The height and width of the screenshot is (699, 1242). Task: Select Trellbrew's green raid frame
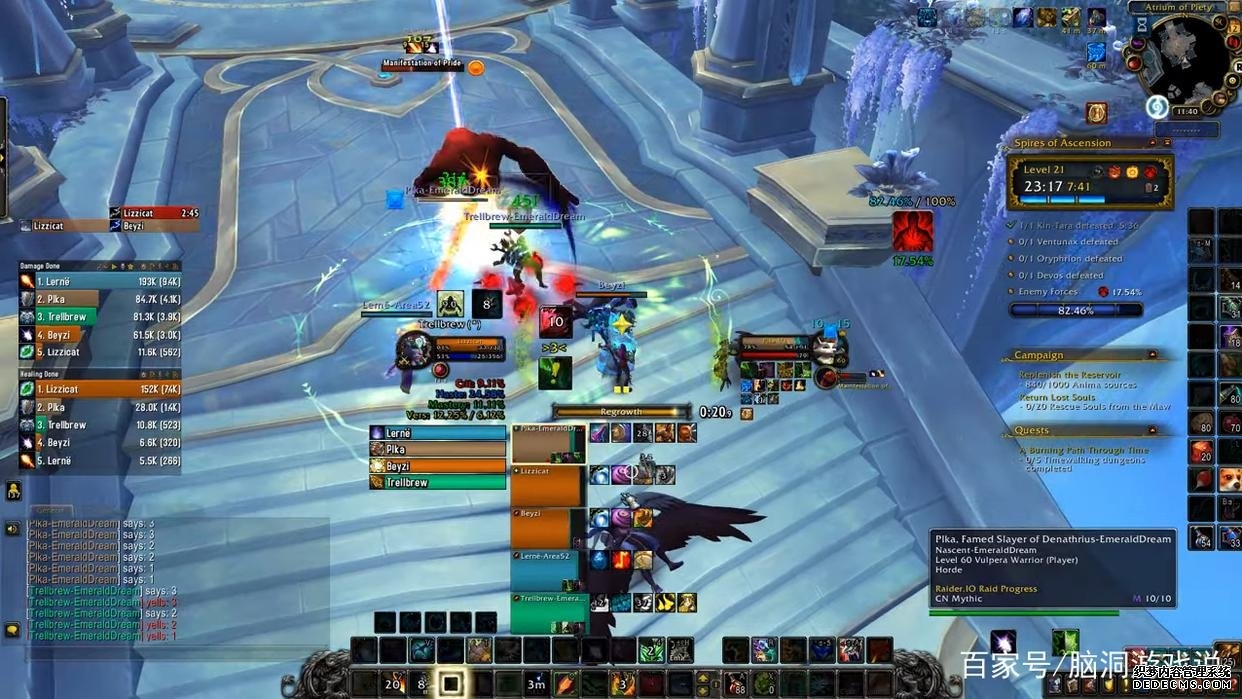click(x=547, y=612)
